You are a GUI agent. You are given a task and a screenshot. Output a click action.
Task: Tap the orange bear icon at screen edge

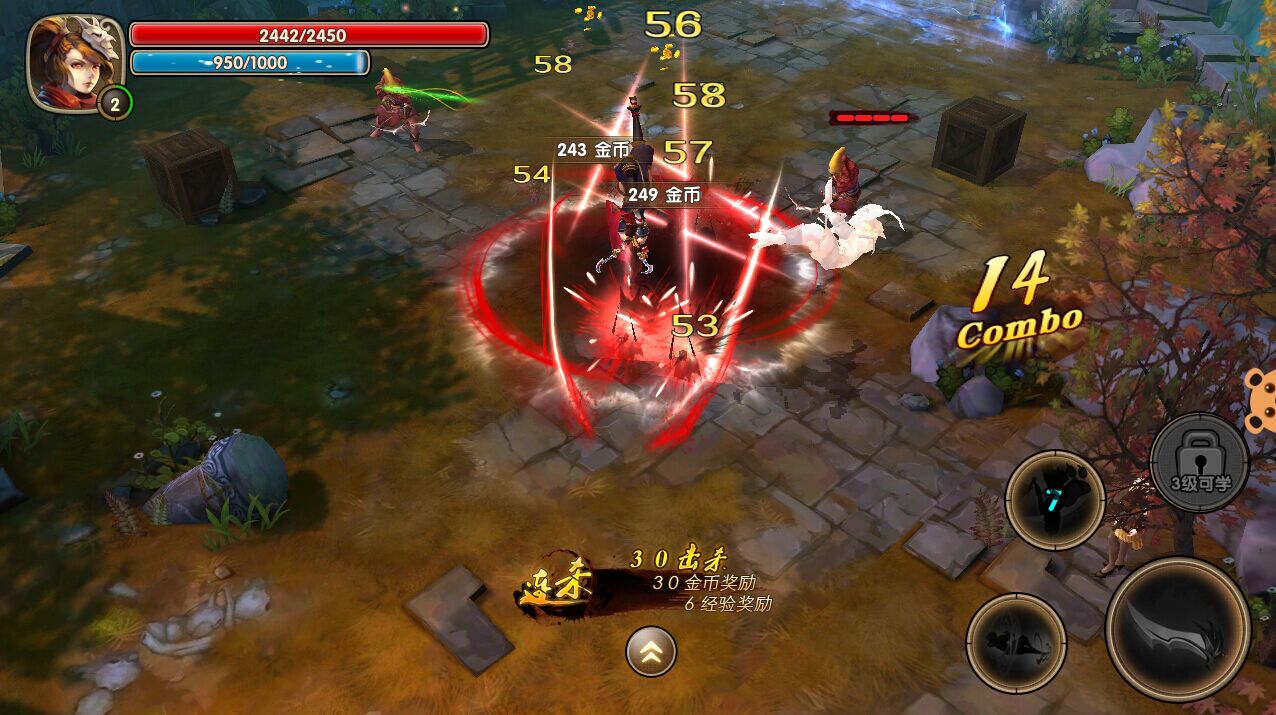pyautogui.click(x=1261, y=398)
